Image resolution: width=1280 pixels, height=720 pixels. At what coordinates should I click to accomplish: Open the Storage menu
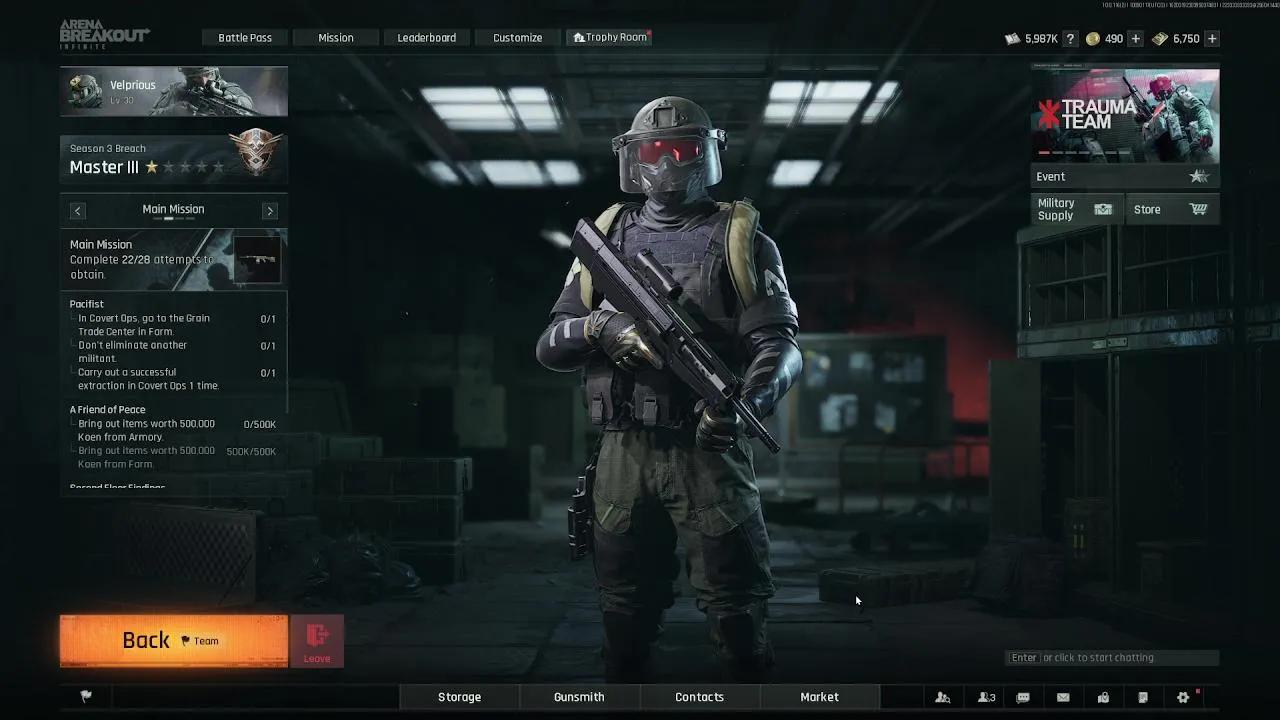pyautogui.click(x=460, y=697)
